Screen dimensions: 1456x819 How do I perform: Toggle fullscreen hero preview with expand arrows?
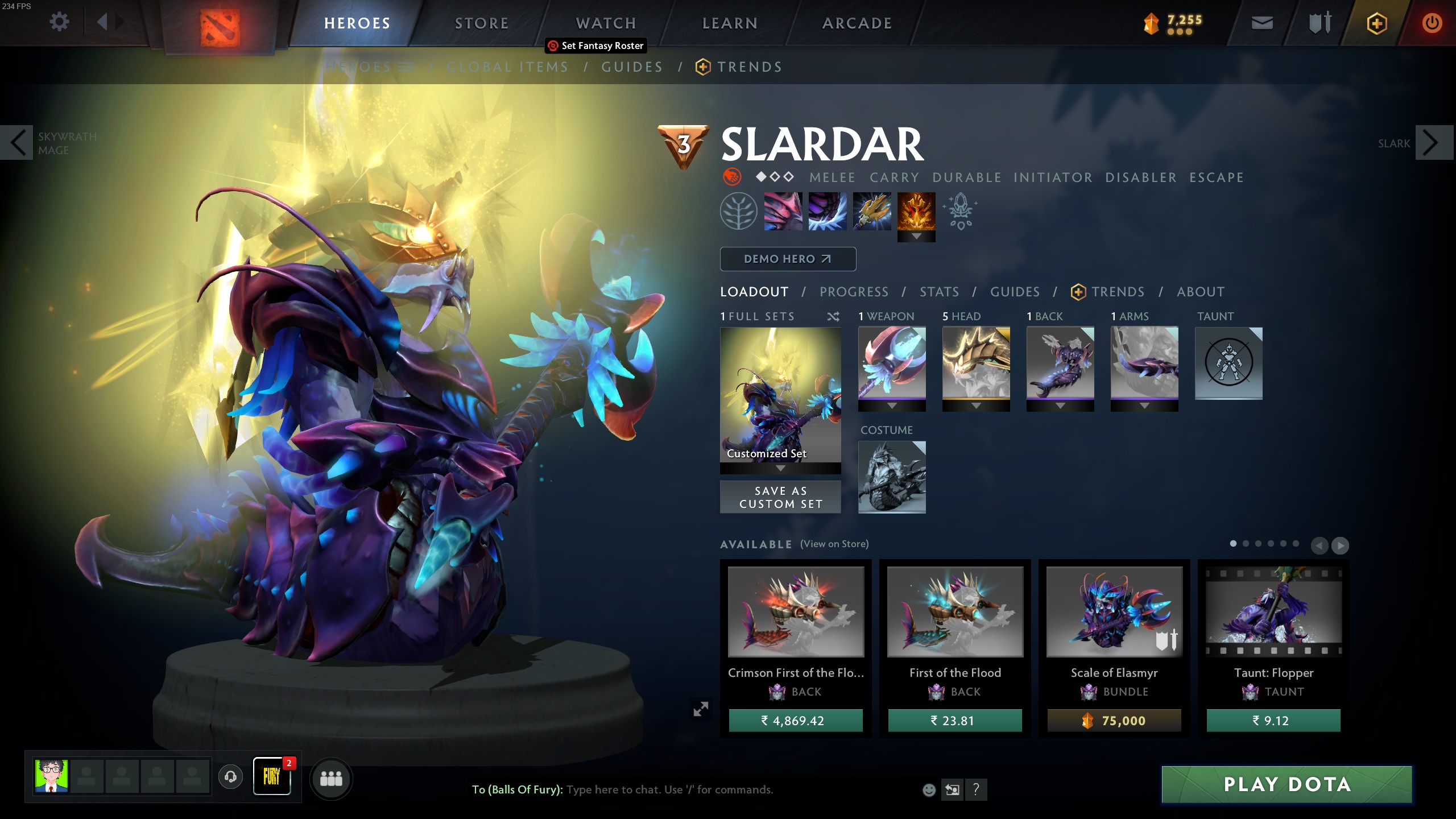point(701,708)
